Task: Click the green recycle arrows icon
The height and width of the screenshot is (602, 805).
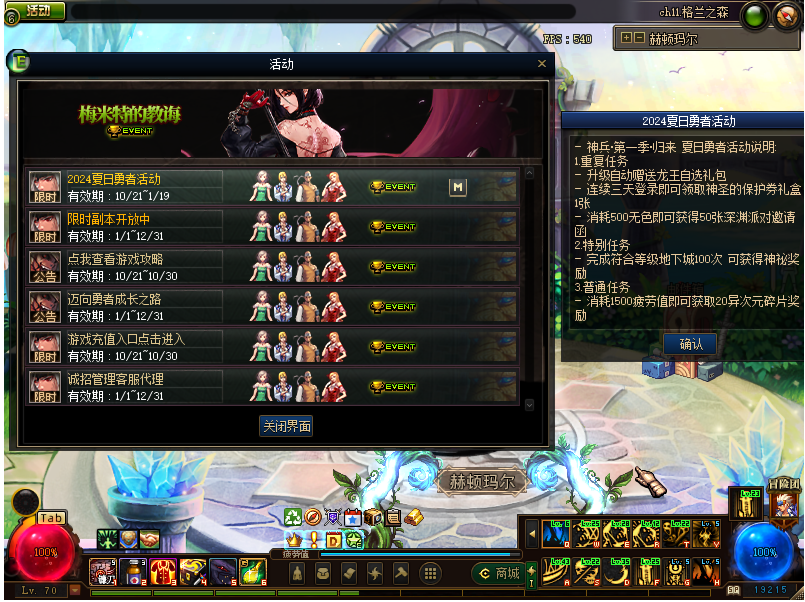Action: [x=293, y=517]
